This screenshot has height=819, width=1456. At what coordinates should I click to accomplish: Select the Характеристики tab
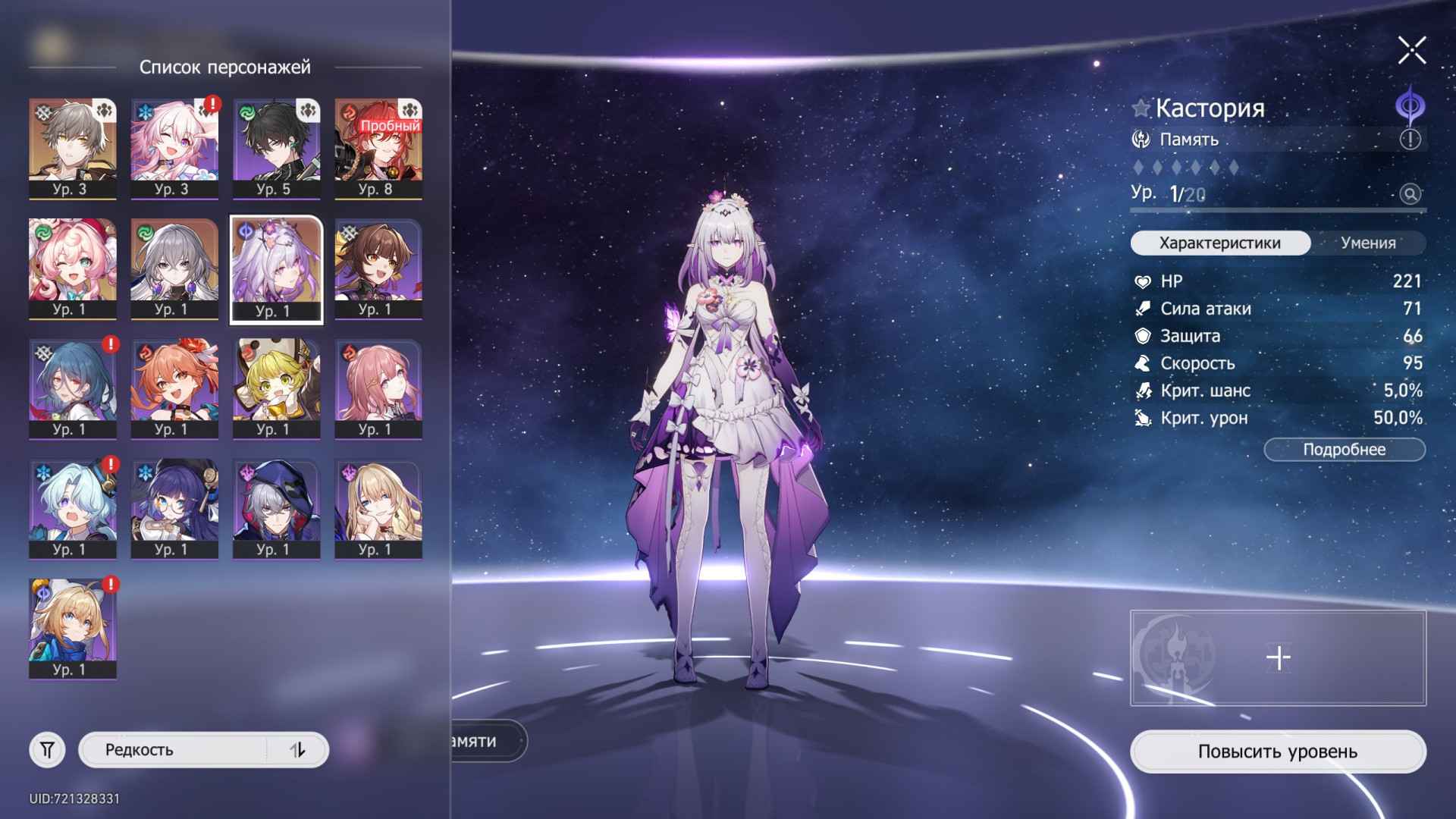tap(1219, 243)
